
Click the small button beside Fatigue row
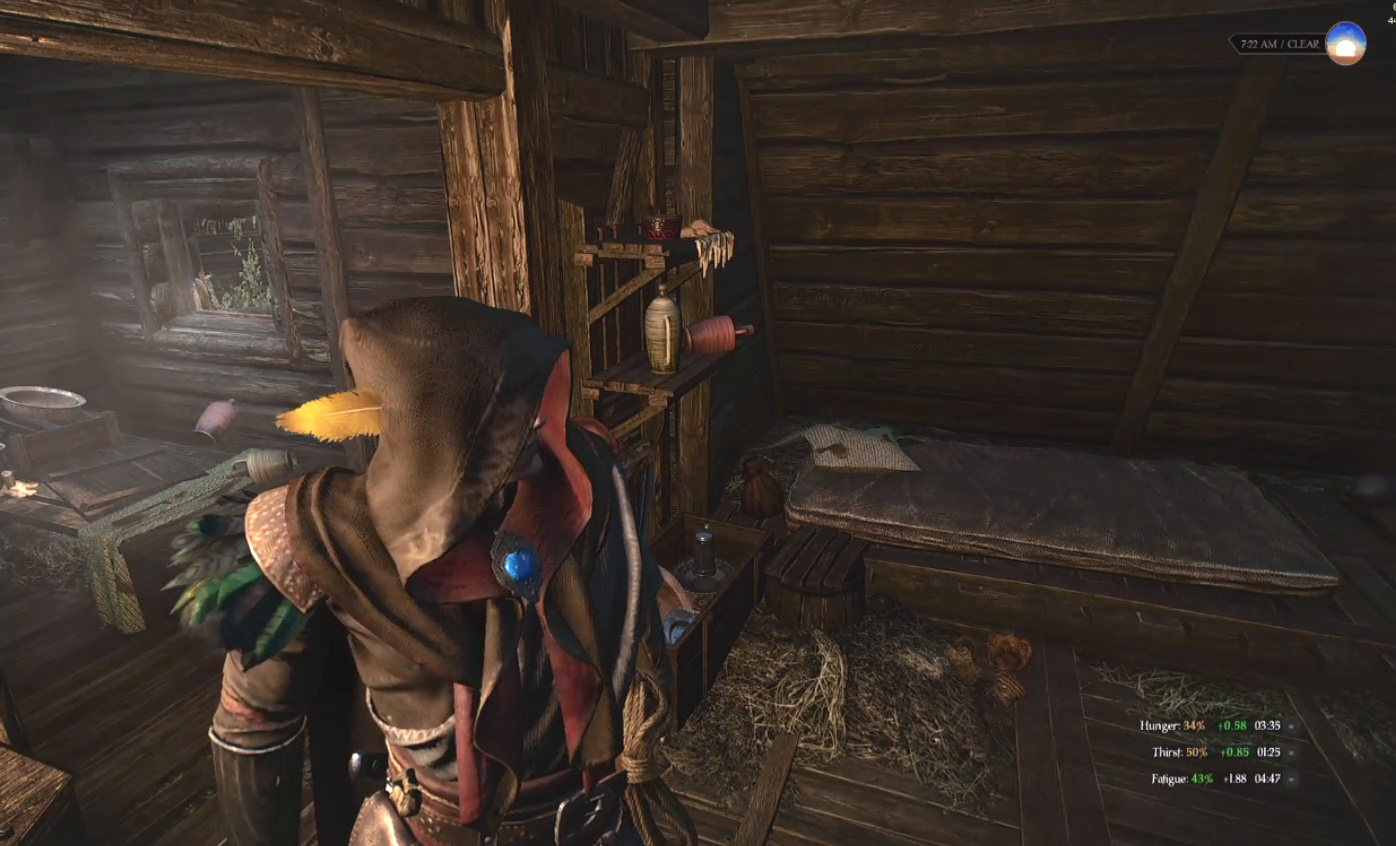(x=1291, y=778)
